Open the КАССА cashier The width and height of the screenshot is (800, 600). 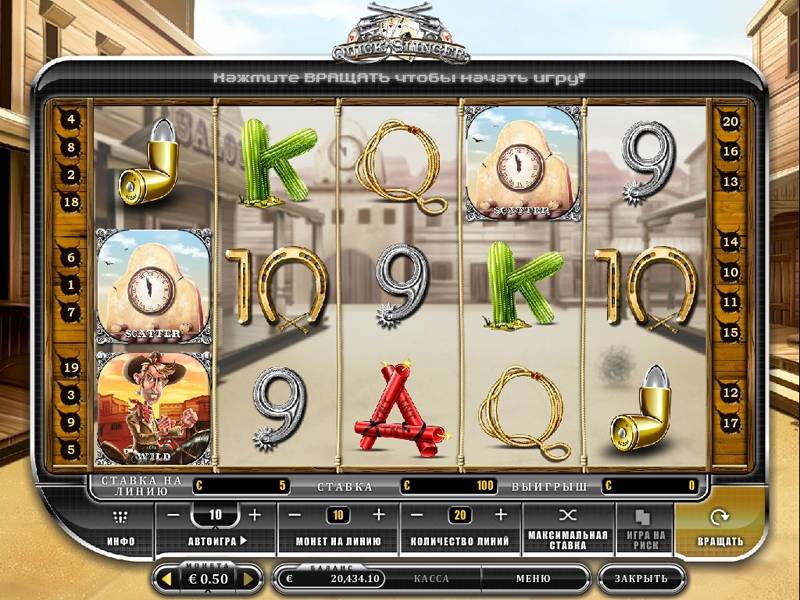click(431, 578)
